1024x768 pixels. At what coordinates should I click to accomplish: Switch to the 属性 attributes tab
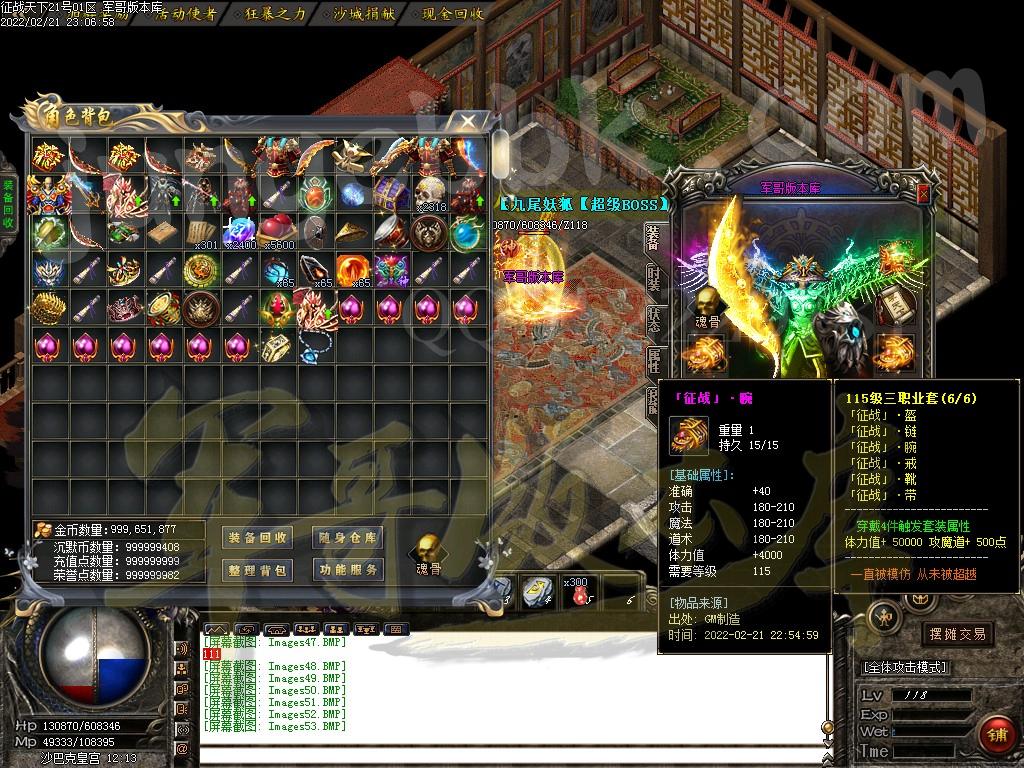click(x=653, y=361)
